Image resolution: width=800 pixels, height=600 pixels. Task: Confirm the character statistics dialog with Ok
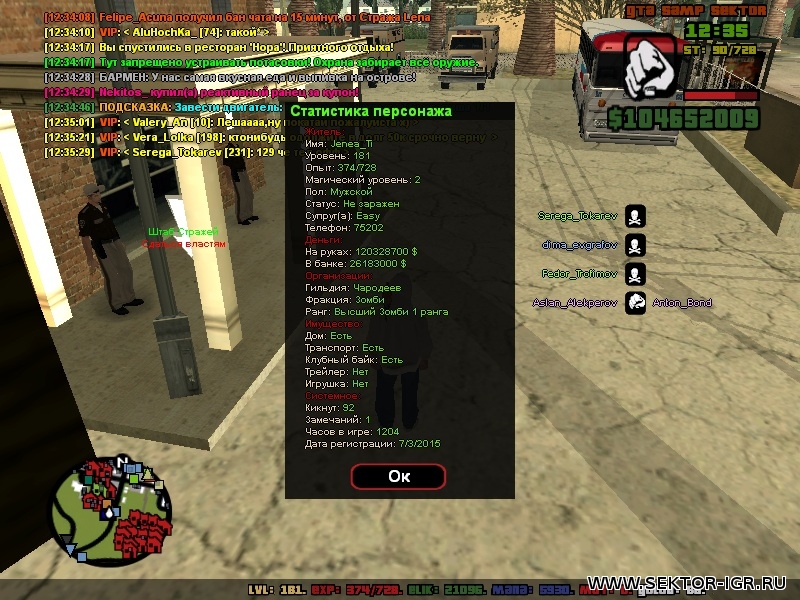click(x=398, y=476)
